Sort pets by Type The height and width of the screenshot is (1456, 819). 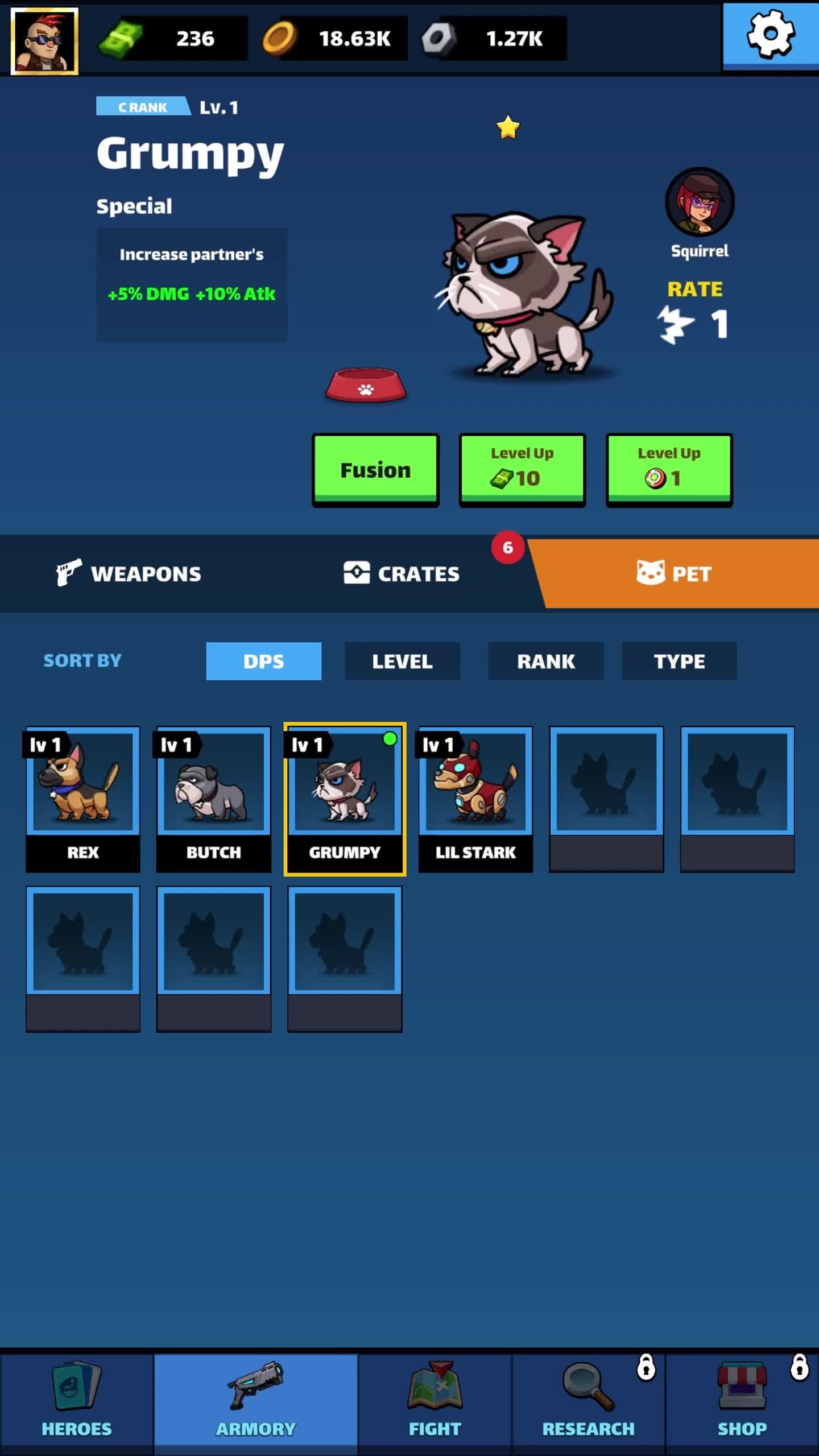pos(679,661)
